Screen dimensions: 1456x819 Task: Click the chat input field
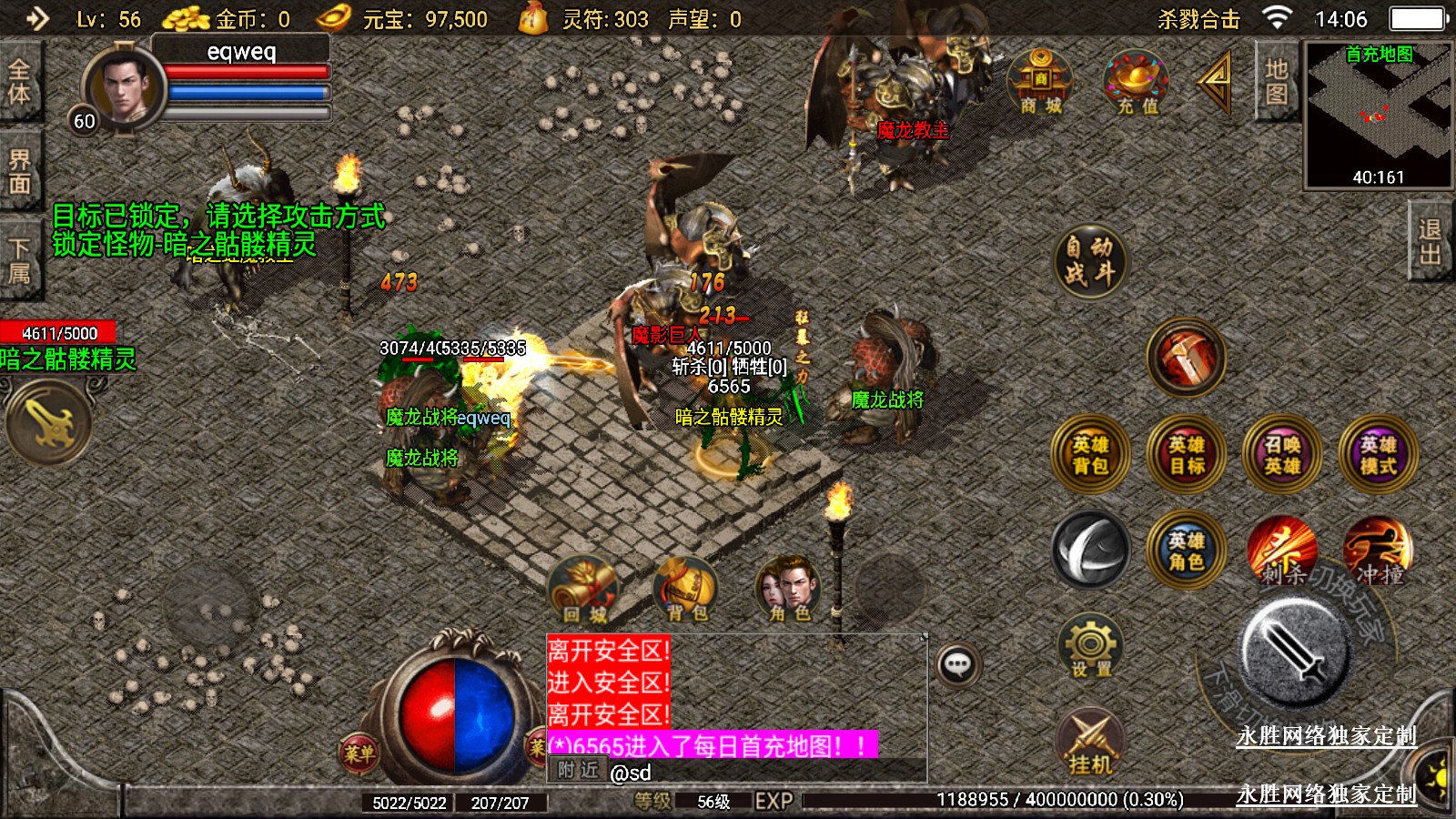pyautogui.click(x=764, y=773)
